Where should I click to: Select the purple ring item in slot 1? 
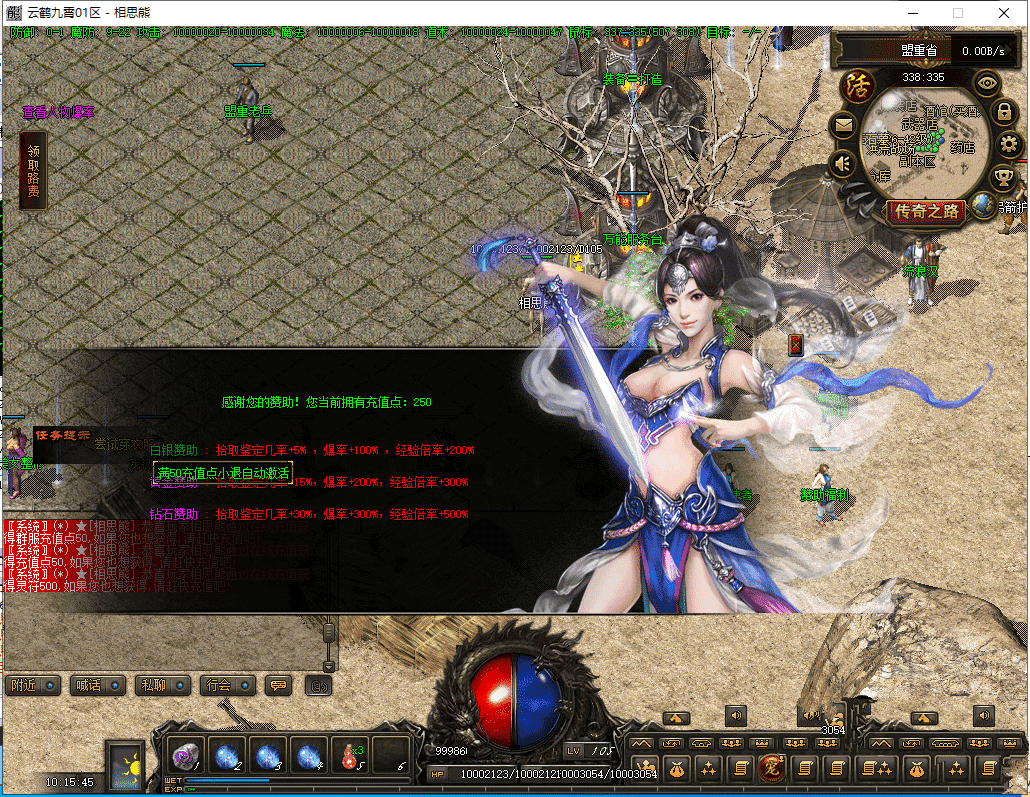(x=187, y=755)
